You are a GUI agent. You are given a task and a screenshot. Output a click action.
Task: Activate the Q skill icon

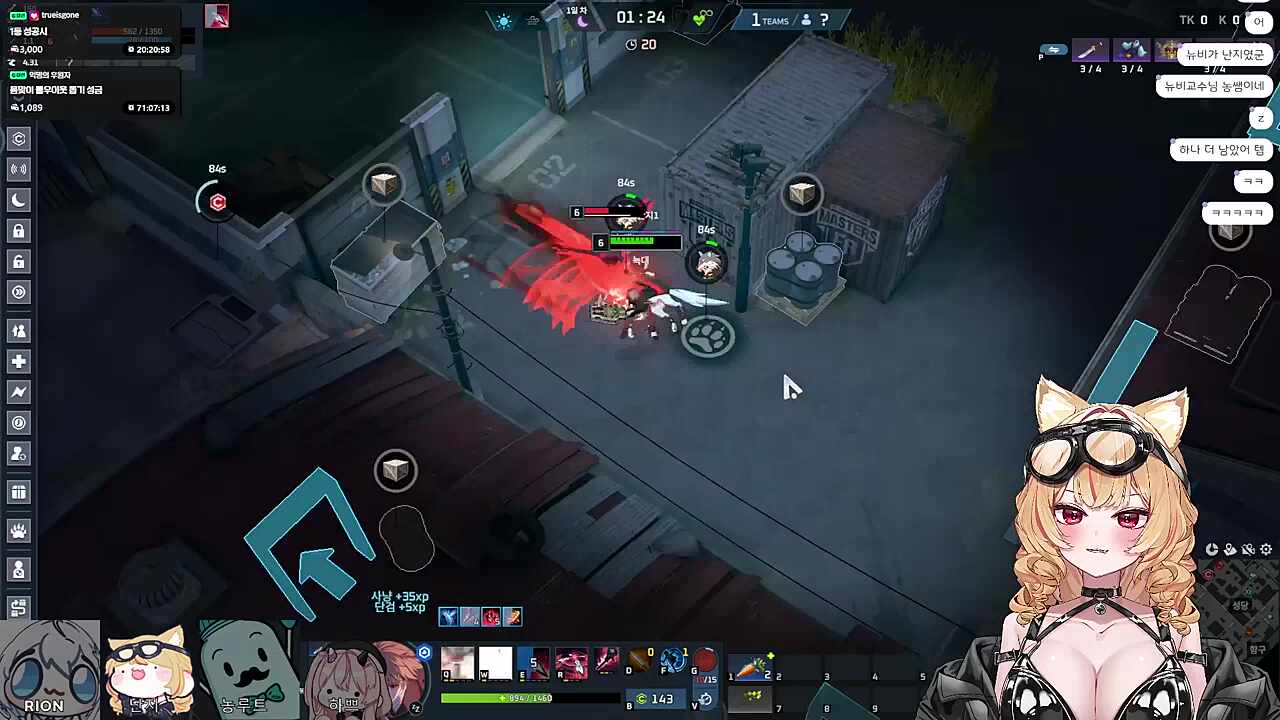[x=458, y=662]
